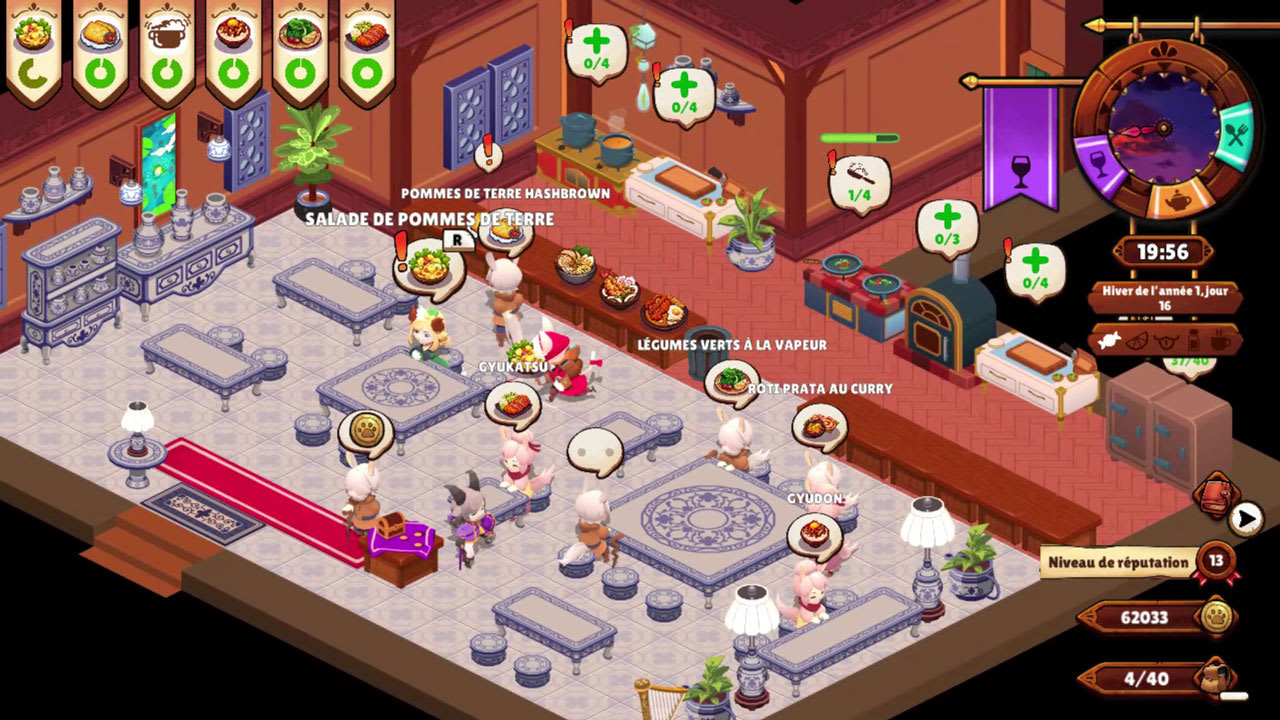Click the wine glass segment on the day wheel
The height and width of the screenshot is (720, 1280).
point(1099,160)
